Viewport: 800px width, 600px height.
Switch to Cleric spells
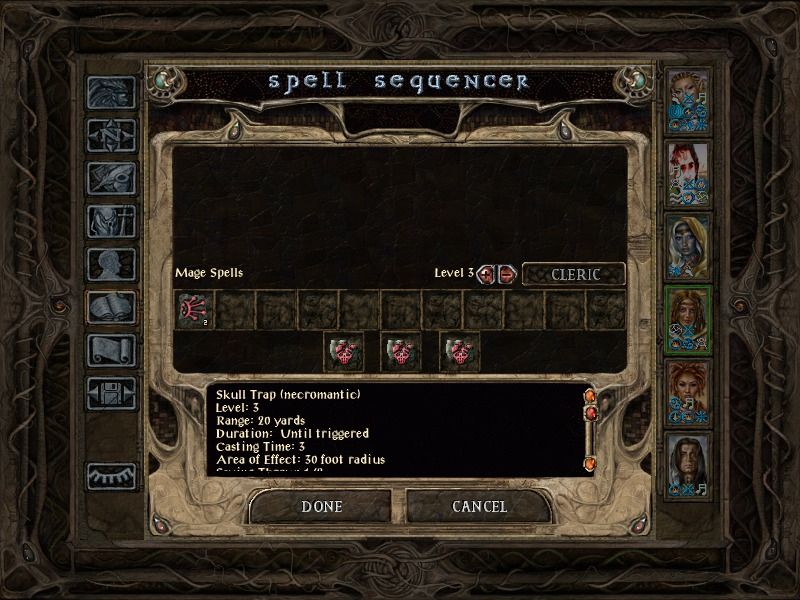point(573,274)
